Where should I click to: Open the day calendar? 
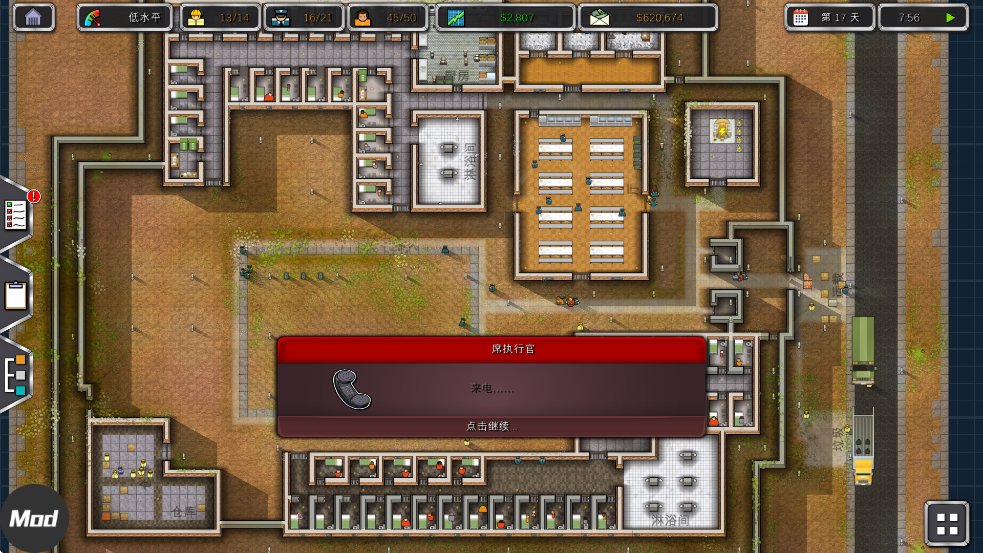click(x=829, y=17)
